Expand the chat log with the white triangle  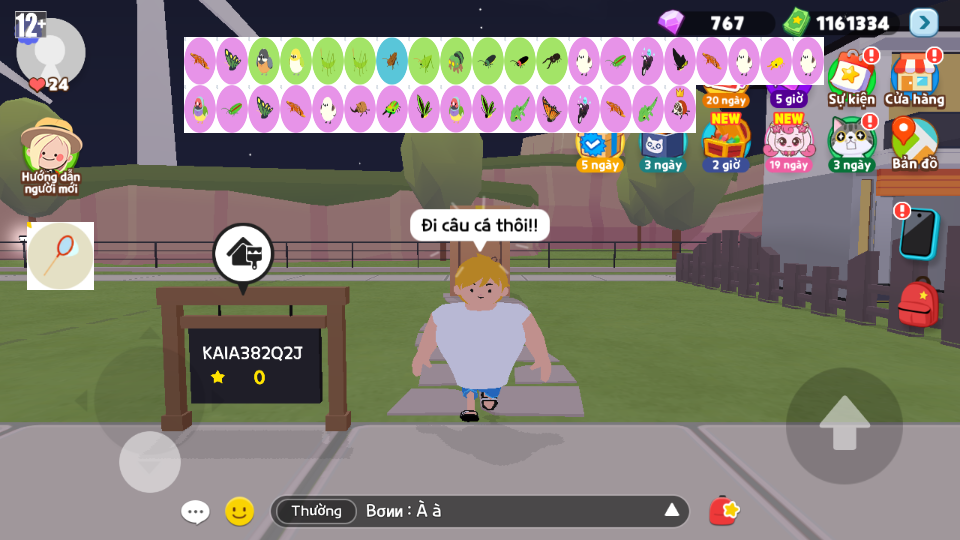[672, 511]
